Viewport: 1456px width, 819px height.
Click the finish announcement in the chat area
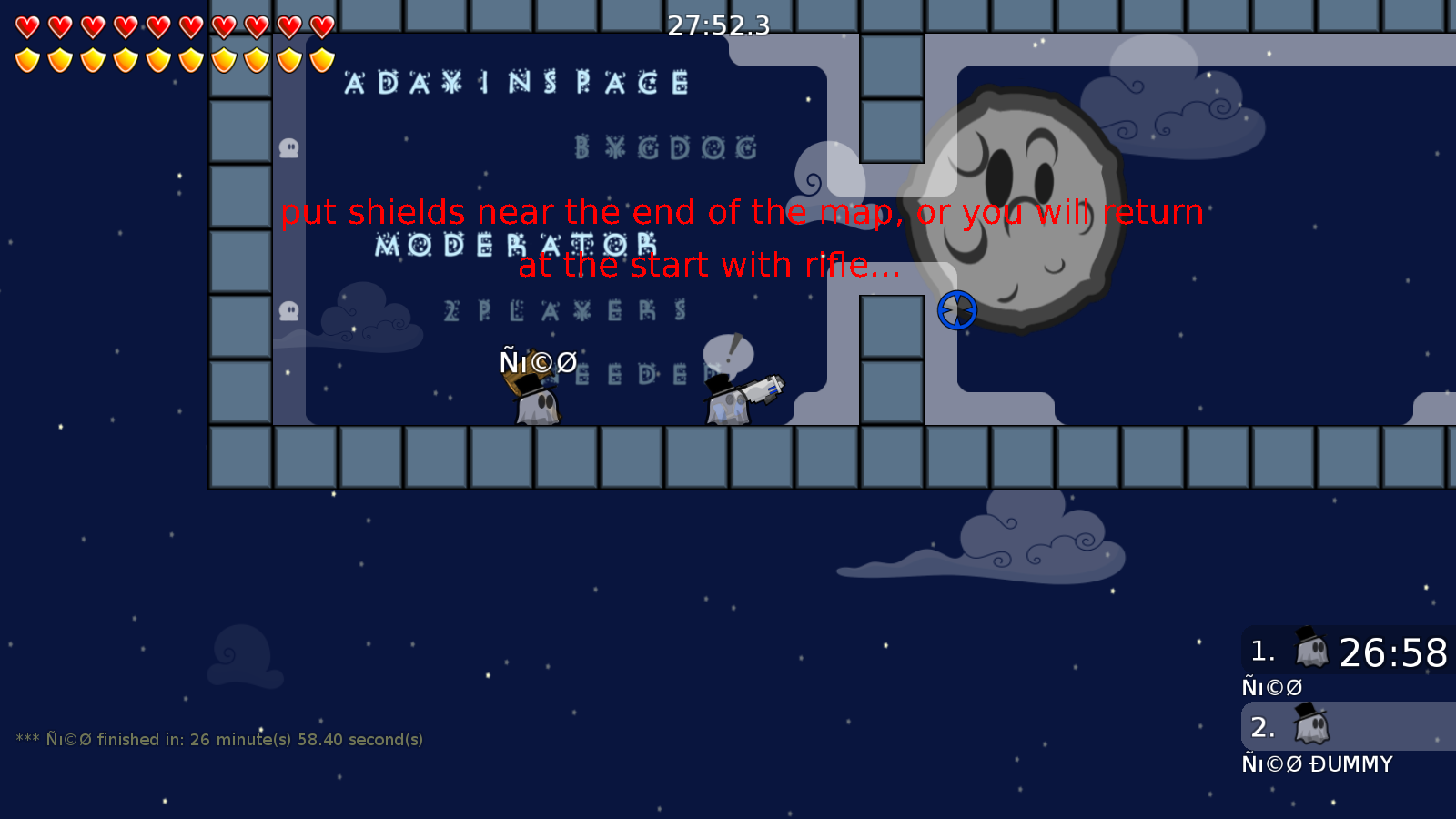click(x=221, y=740)
